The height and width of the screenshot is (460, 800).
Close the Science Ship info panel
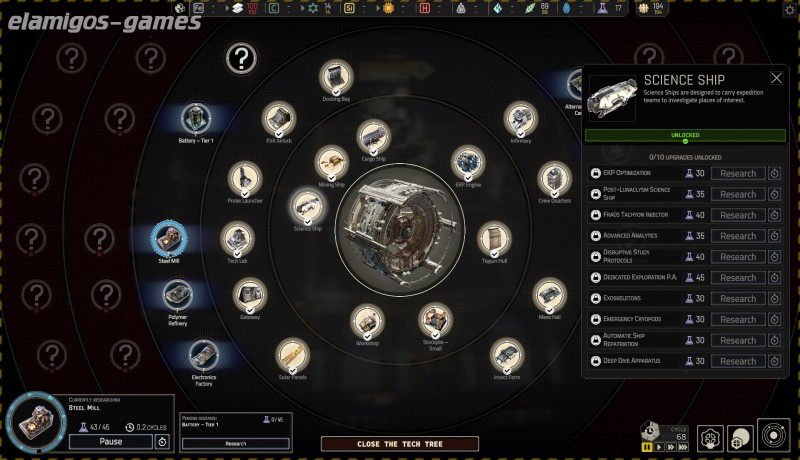(776, 78)
